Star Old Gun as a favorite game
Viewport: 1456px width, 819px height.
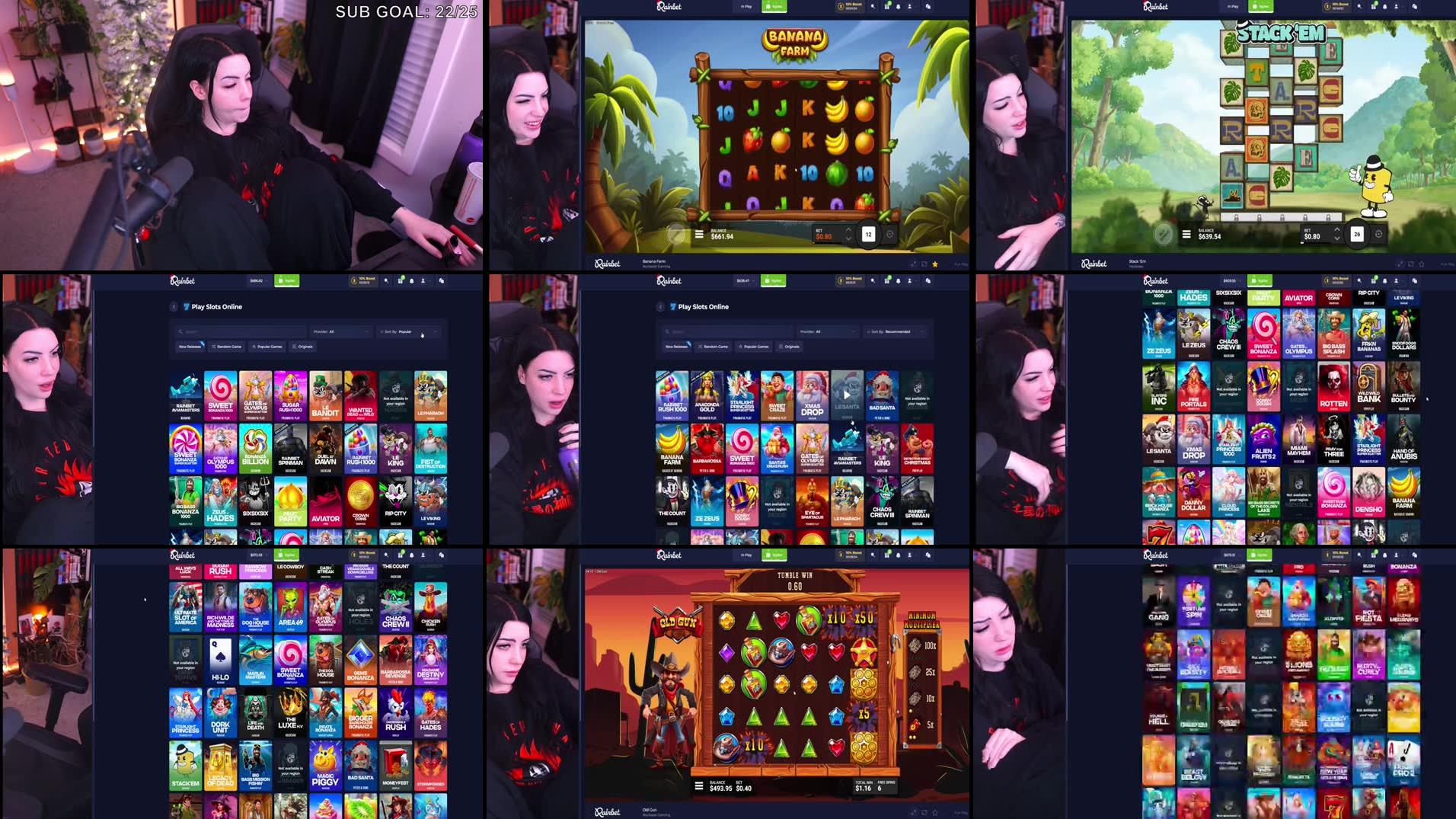pos(935,812)
